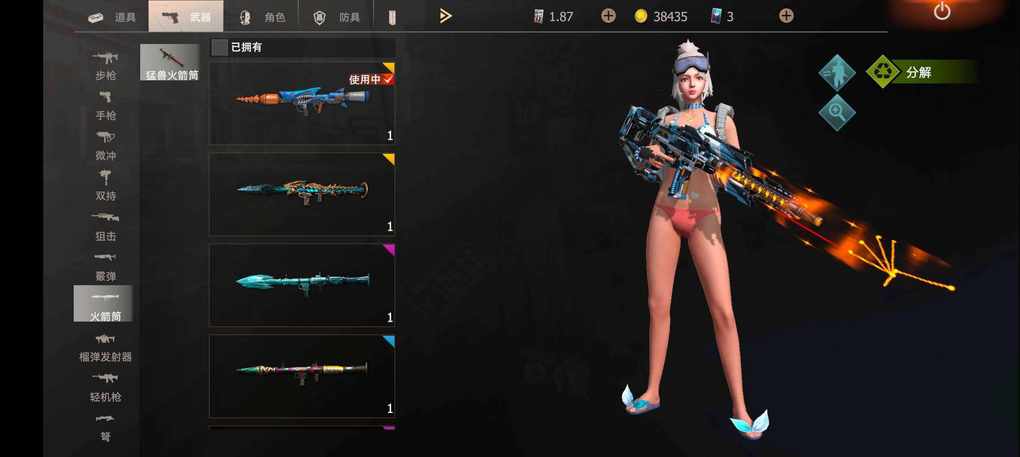
Task: Add more gold coins with the plus button
Action: 786,16
